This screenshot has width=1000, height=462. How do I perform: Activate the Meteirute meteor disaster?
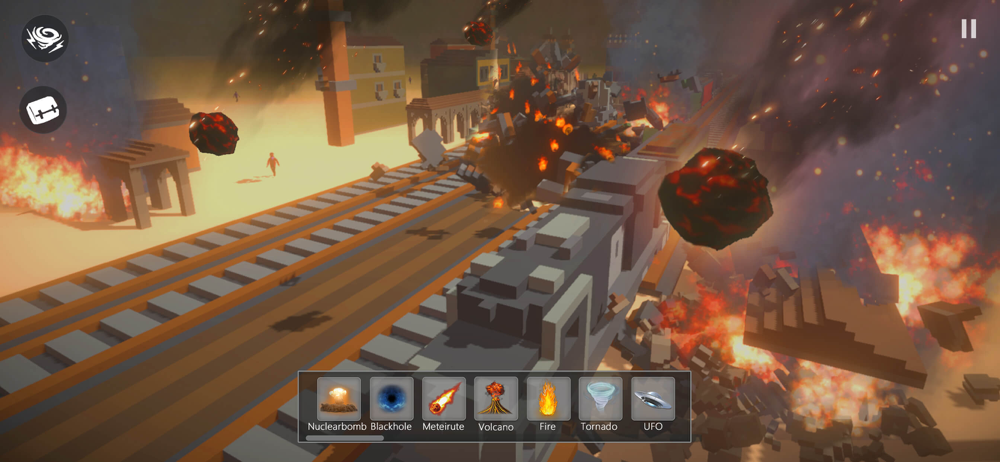click(443, 399)
